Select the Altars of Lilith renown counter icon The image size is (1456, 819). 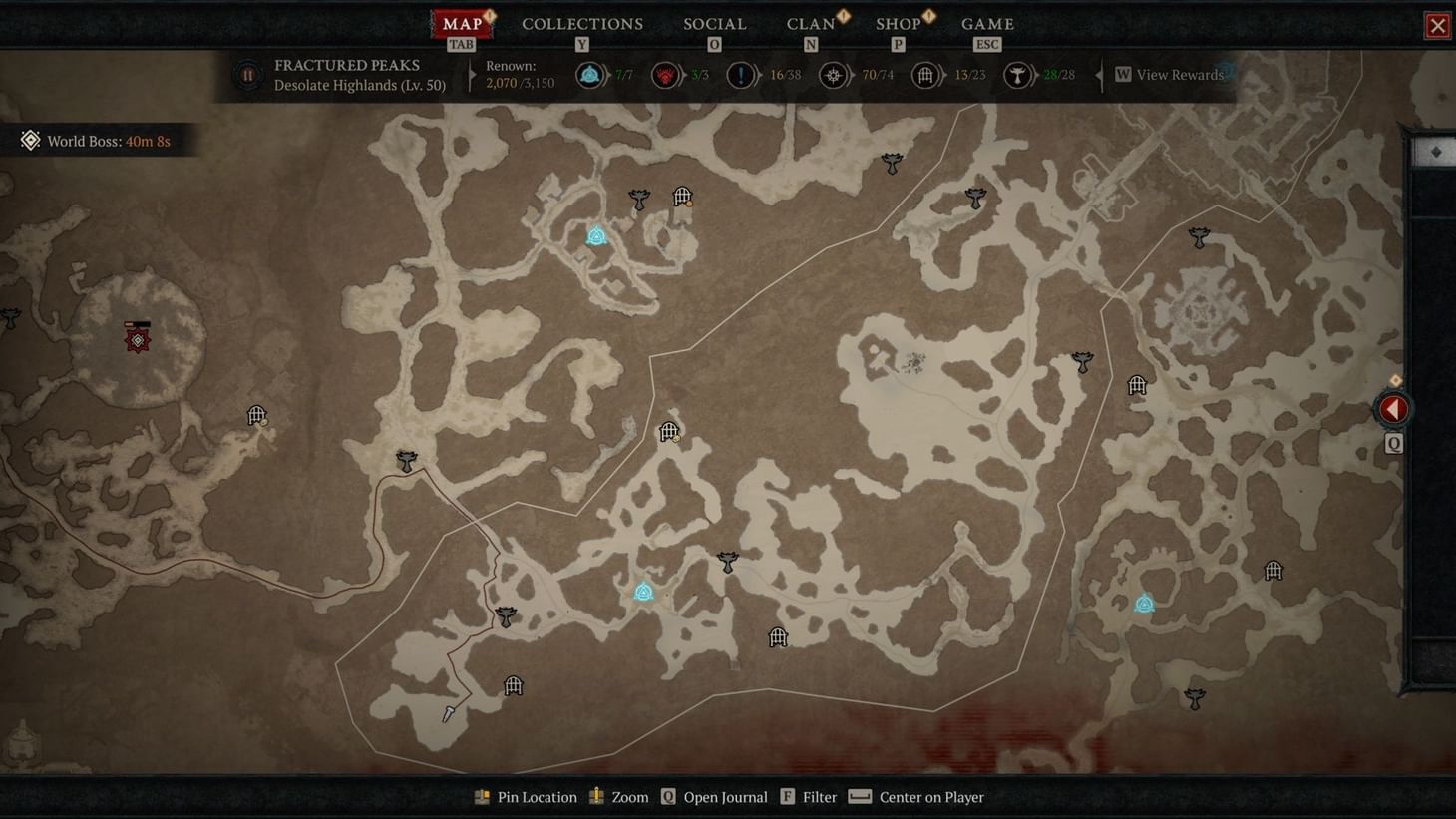coord(664,74)
